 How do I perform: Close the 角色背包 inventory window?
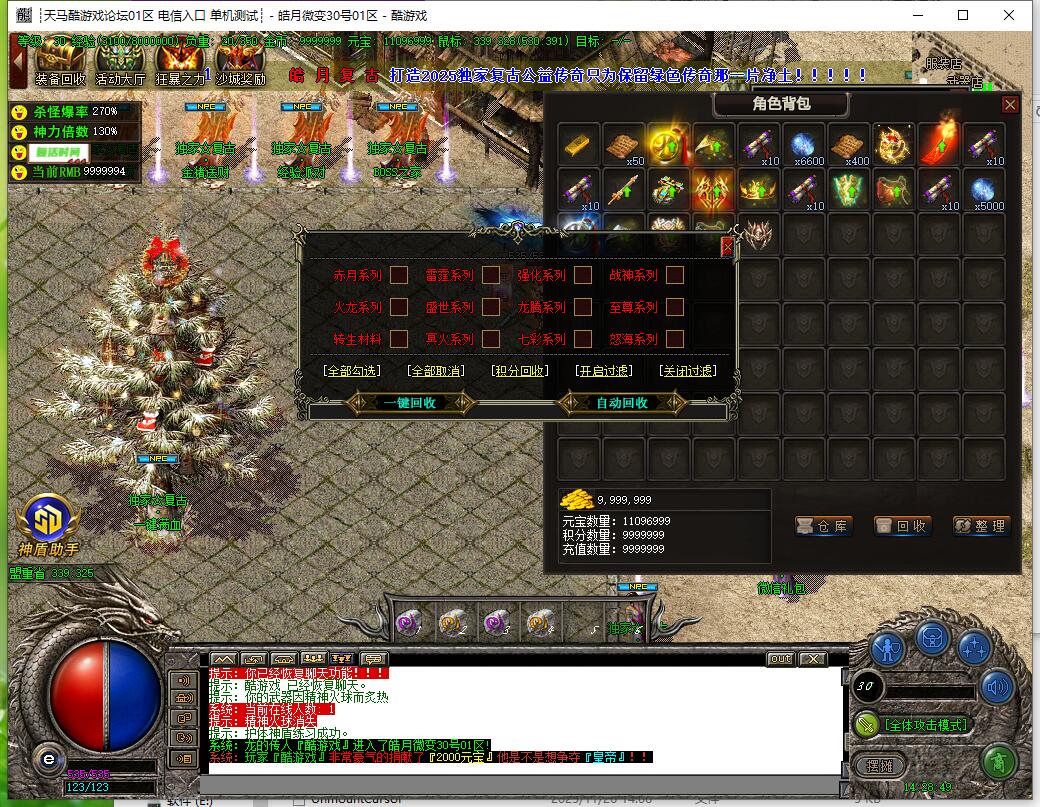(x=1010, y=104)
